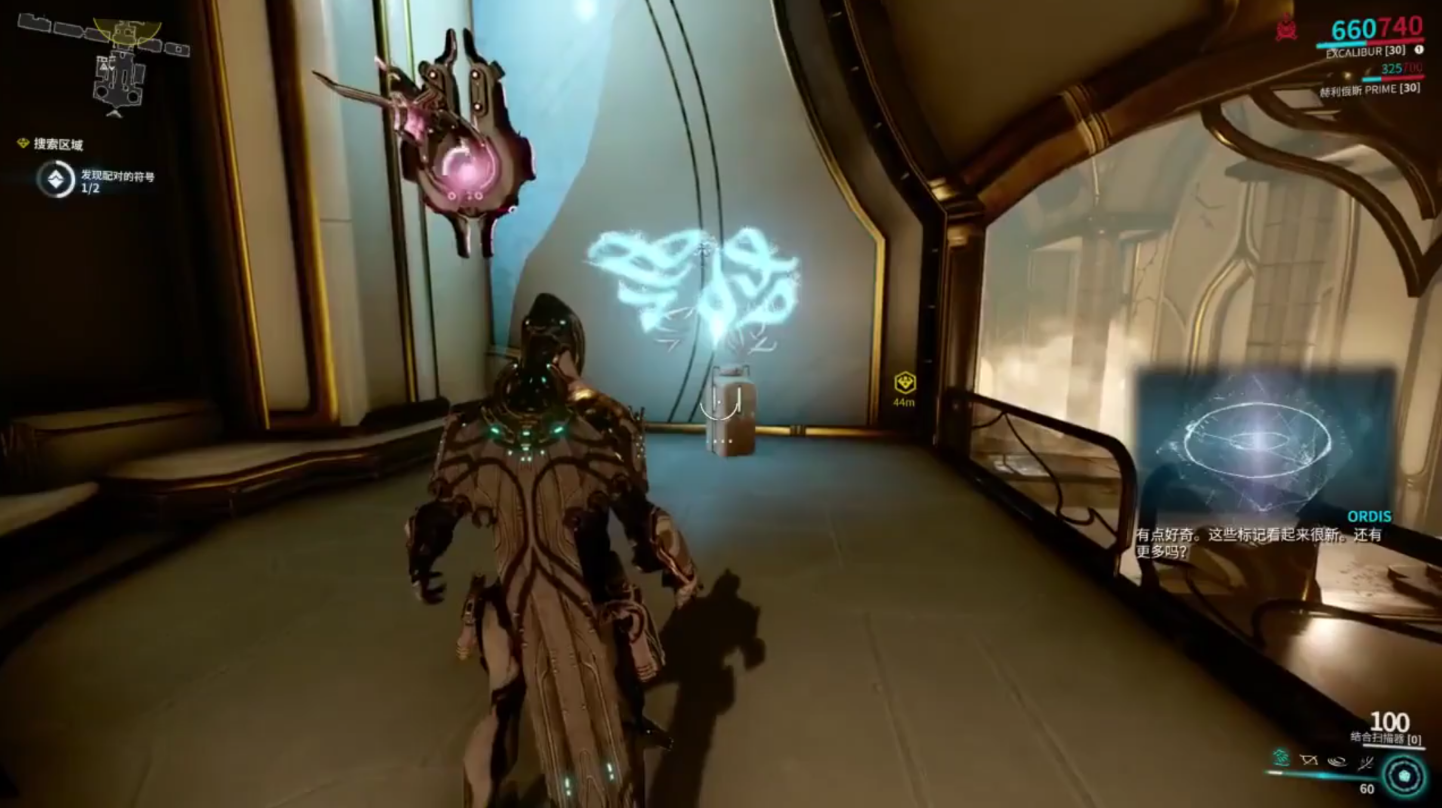Activate the crossed-blade second ability icon
This screenshot has height=808, width=1442.
click(1309, 761)
